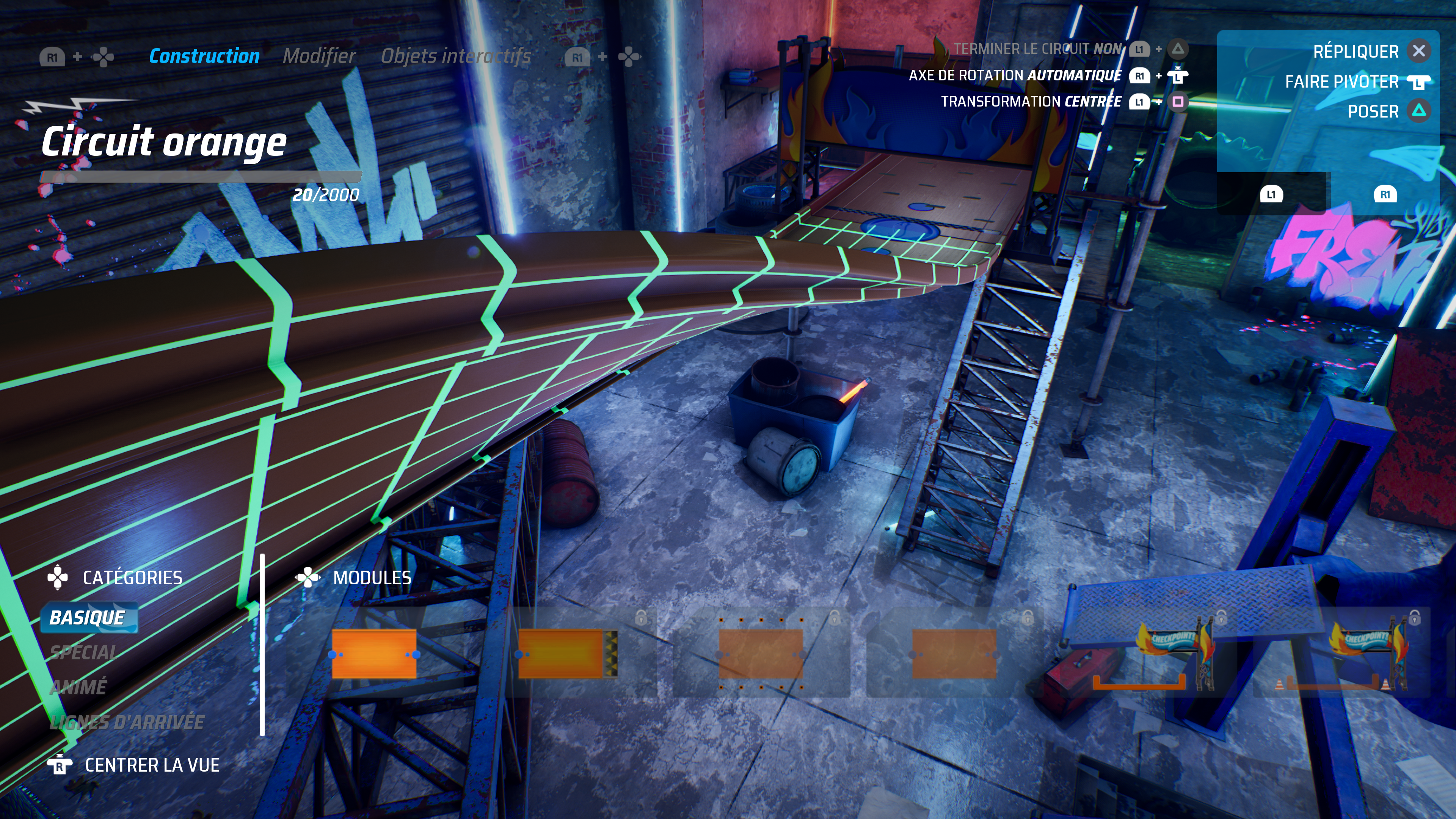Open the Modifier tab
Image resolution: width=1456 pixels, height=819 pixels.
(319, 56)
